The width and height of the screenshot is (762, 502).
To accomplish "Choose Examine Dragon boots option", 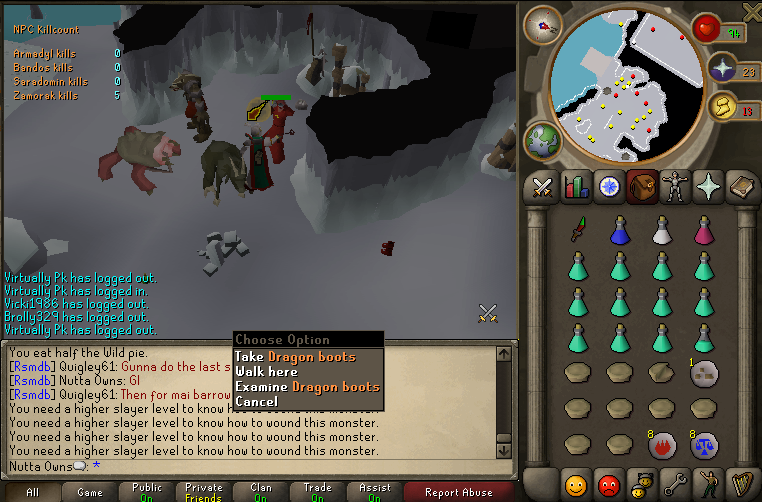I will (x=307, y=387).
